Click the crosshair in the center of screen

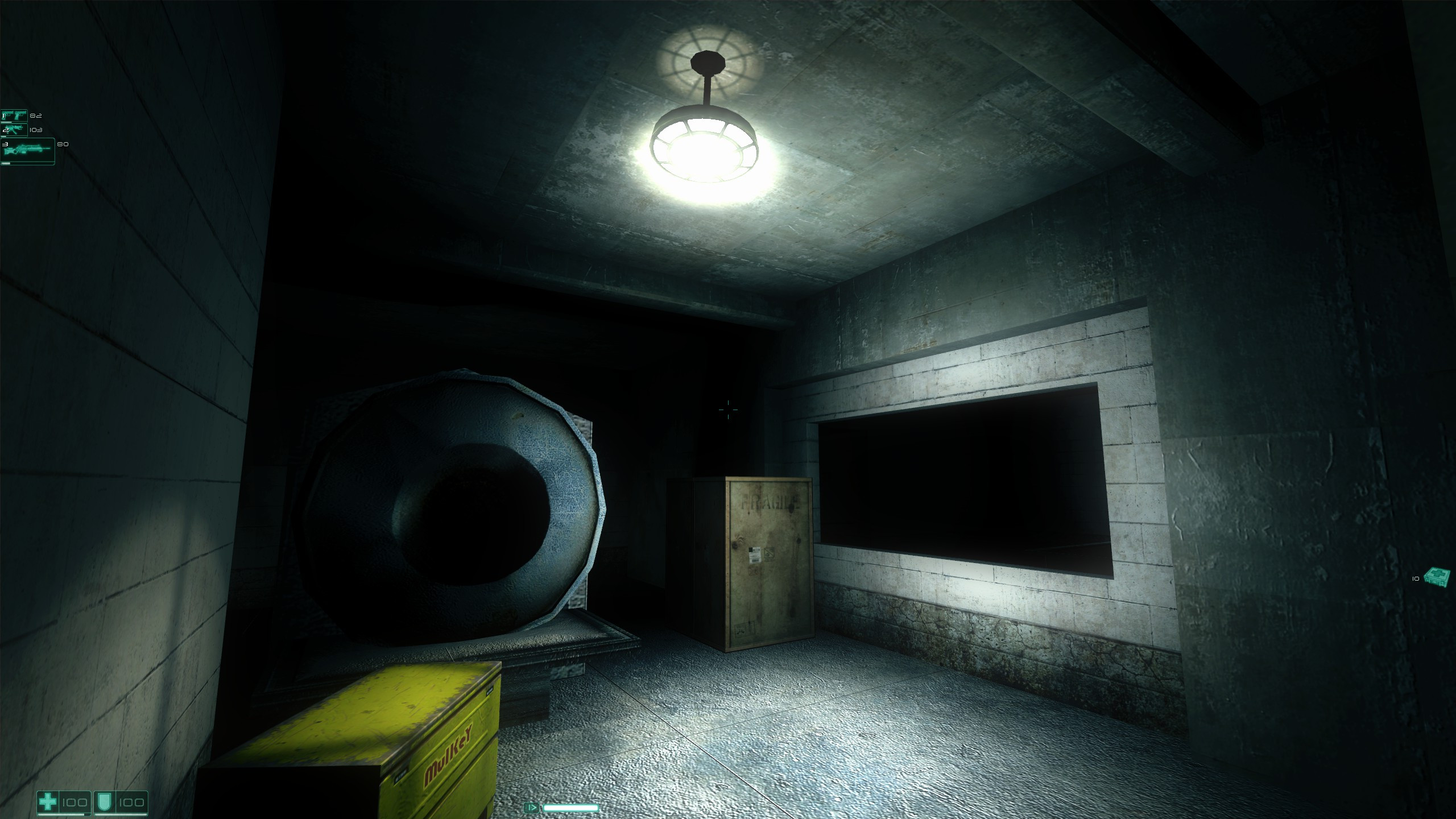(728, 408)
